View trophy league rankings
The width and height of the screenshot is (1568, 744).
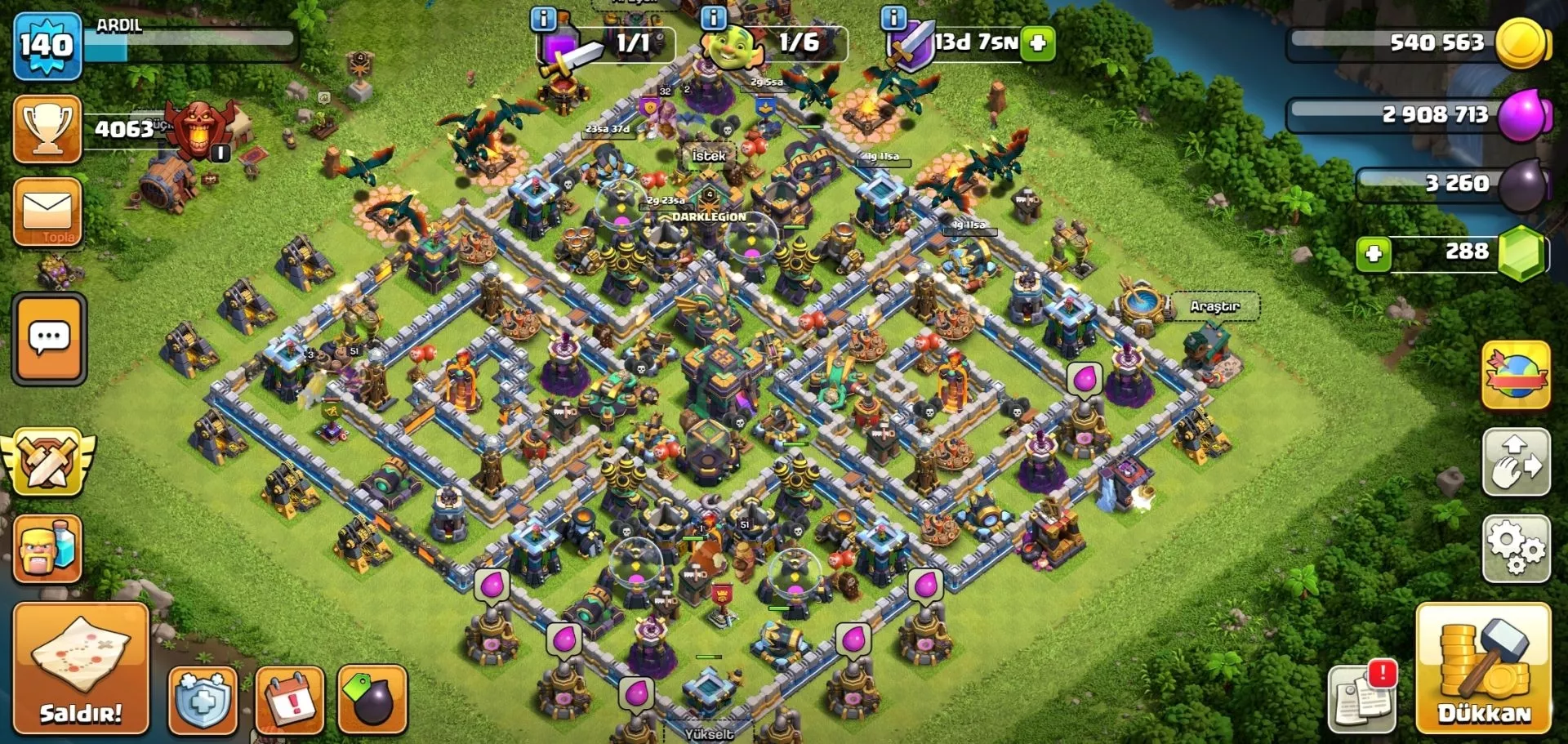(47, 129)
